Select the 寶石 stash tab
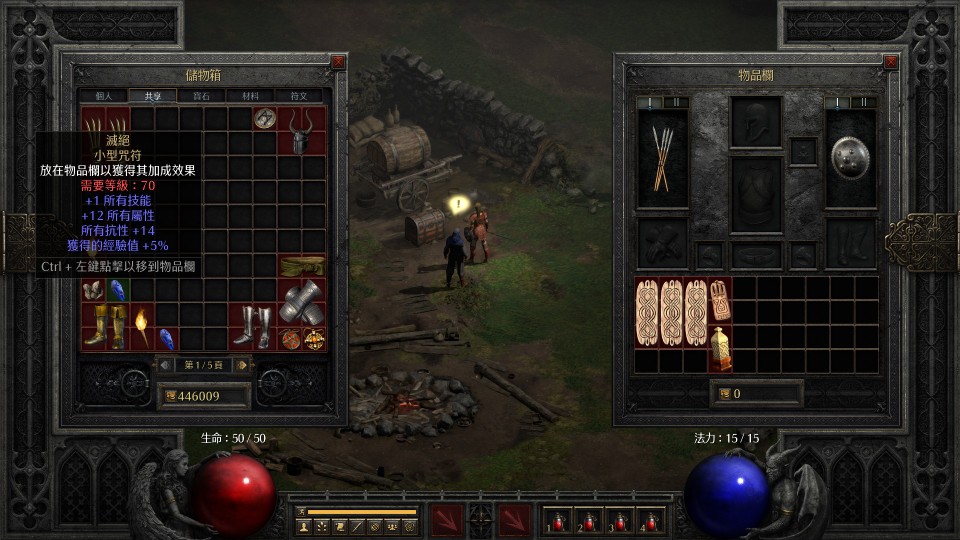The image size is (960, 540). tap(202, 96)
